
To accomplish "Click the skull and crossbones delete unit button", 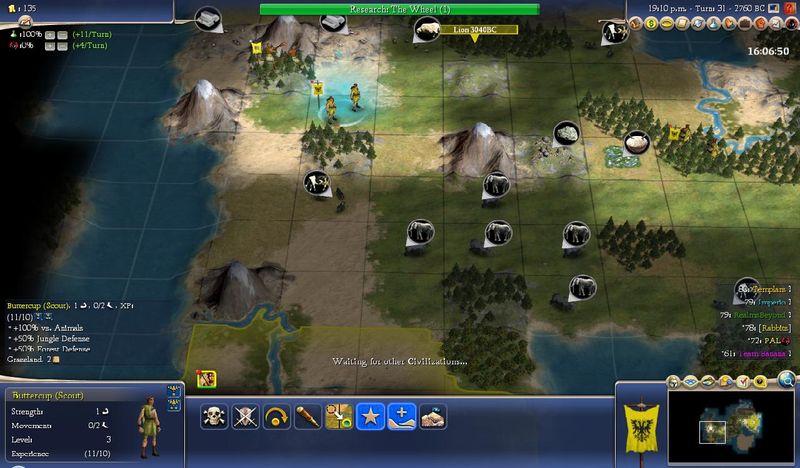I will [215, 415].
